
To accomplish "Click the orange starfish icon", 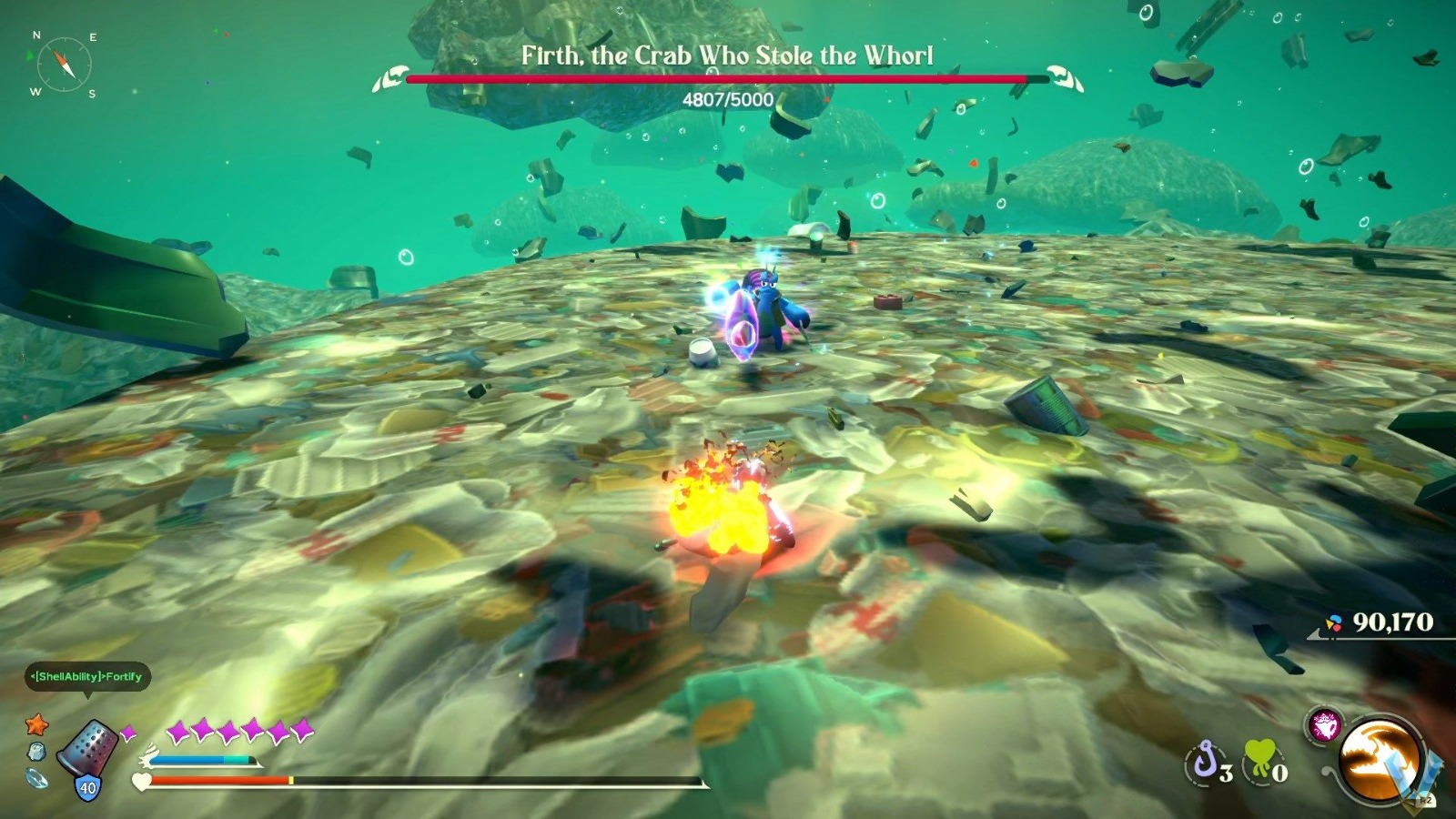I will point(36,726).
